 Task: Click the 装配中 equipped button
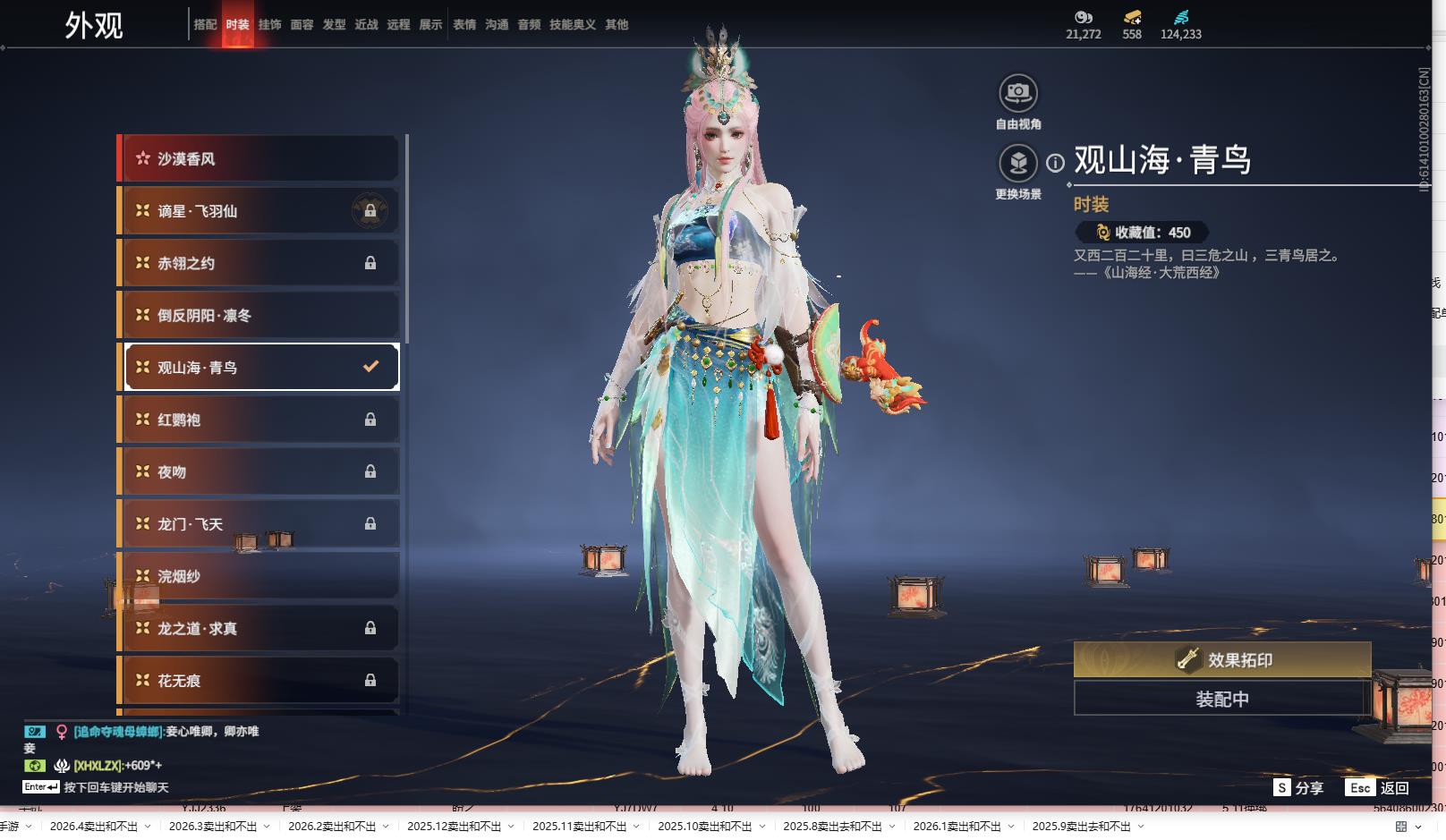(x=1221, y=699)
